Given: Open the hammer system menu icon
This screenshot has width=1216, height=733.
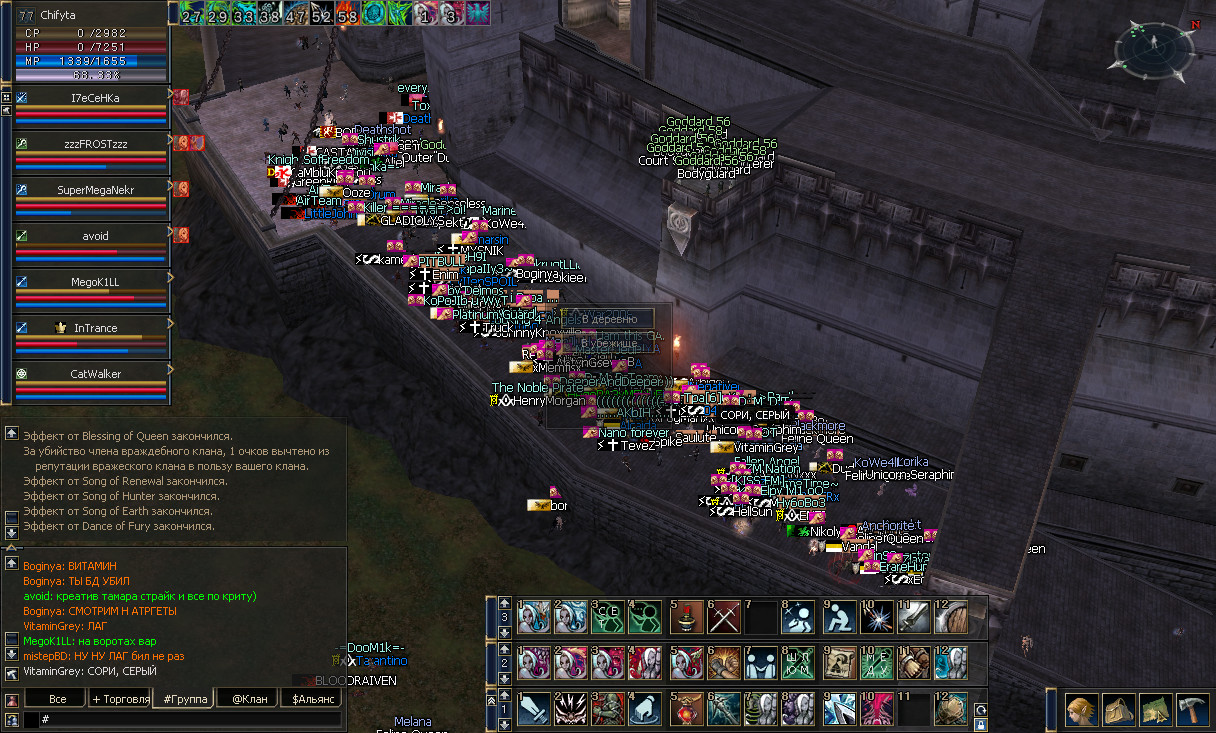Looking at the screenshot, I should coord(1193,710).
